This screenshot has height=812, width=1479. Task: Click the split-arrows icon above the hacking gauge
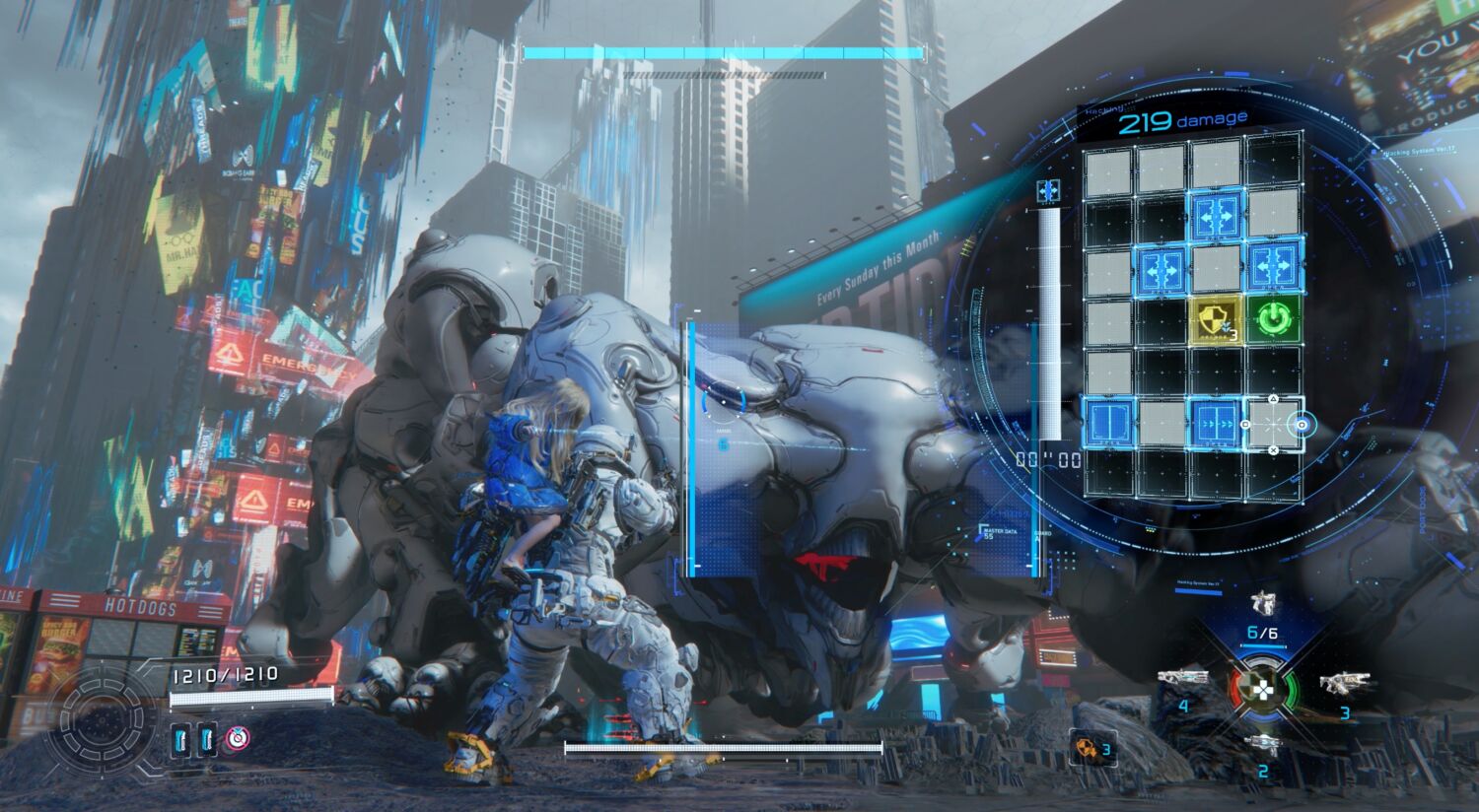pyautogui.click(x=1047, y=190)
